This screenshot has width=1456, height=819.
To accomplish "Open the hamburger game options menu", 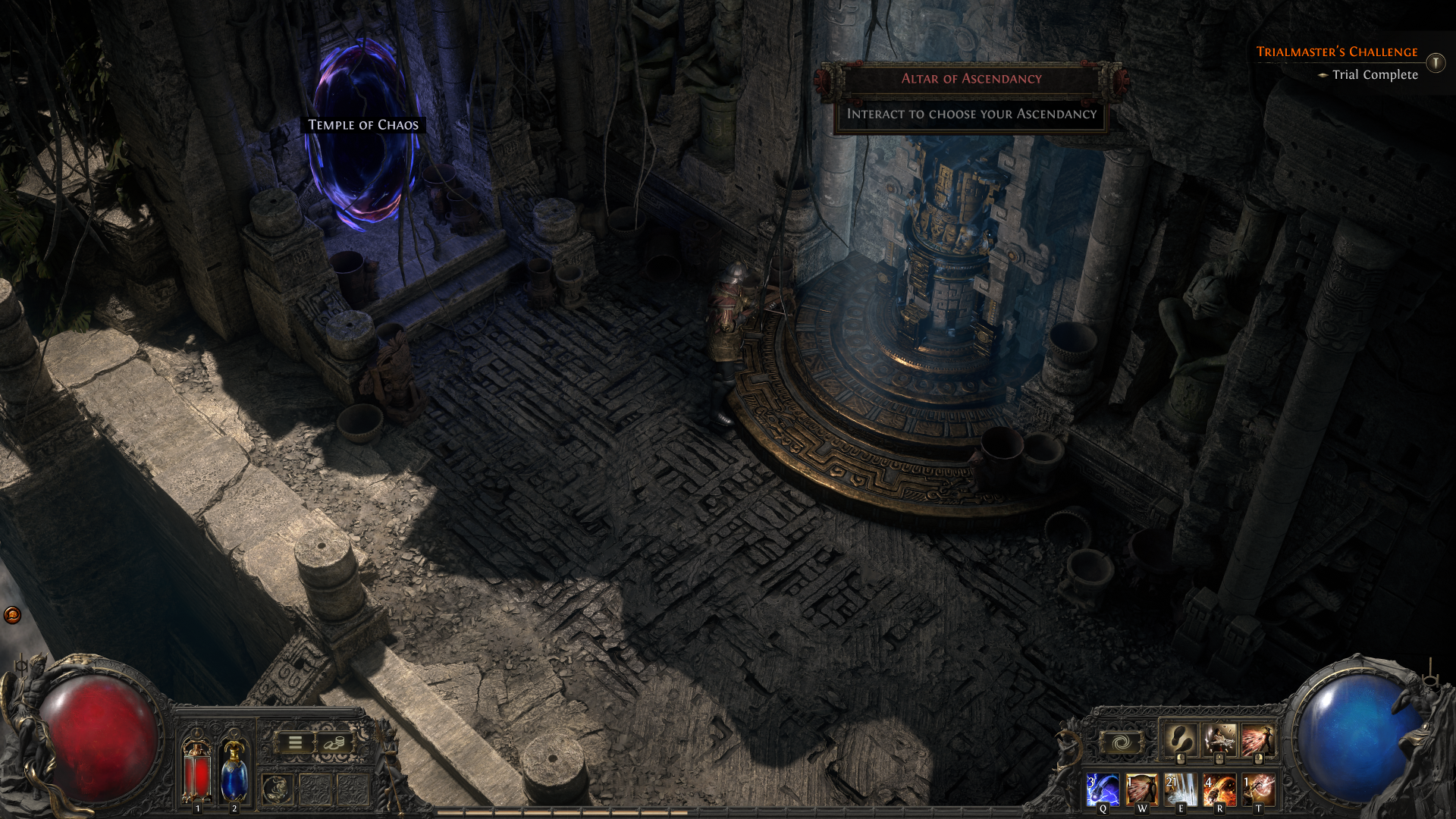I will [294, 742].
